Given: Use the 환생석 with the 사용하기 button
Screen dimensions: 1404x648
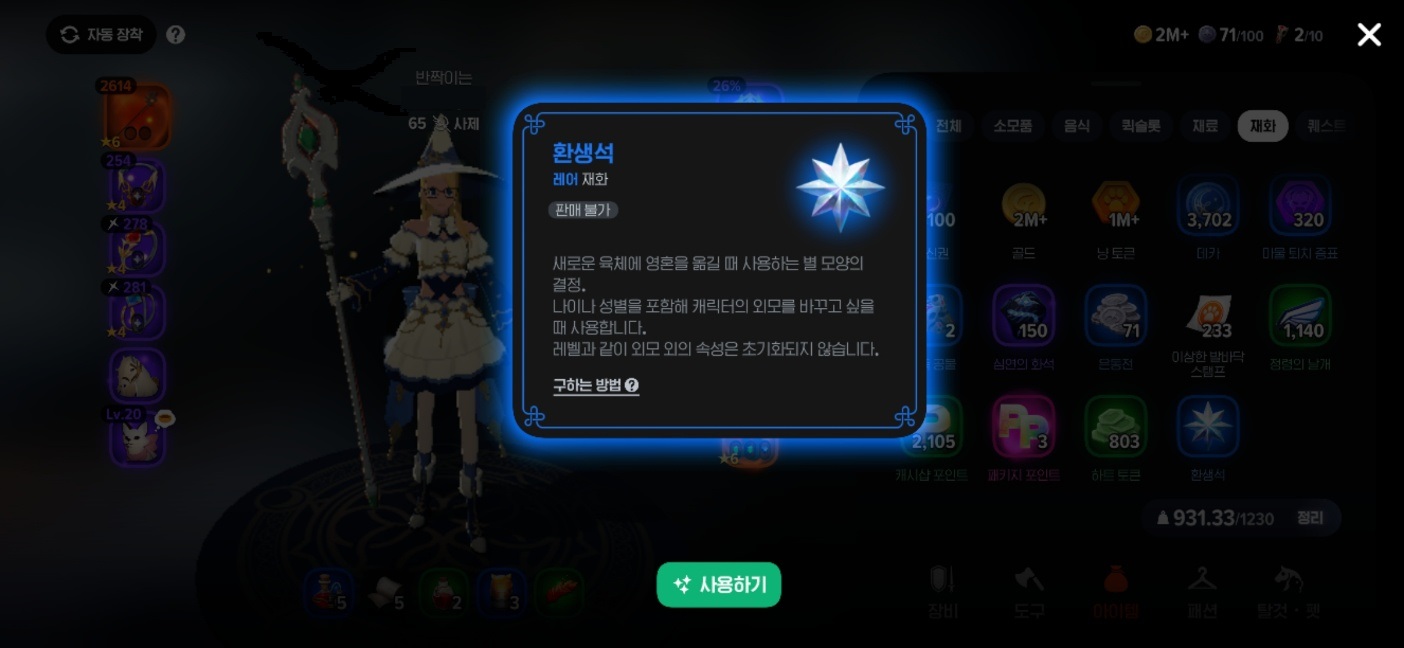Looking at the screenshot, I should (x=718, y=585).
